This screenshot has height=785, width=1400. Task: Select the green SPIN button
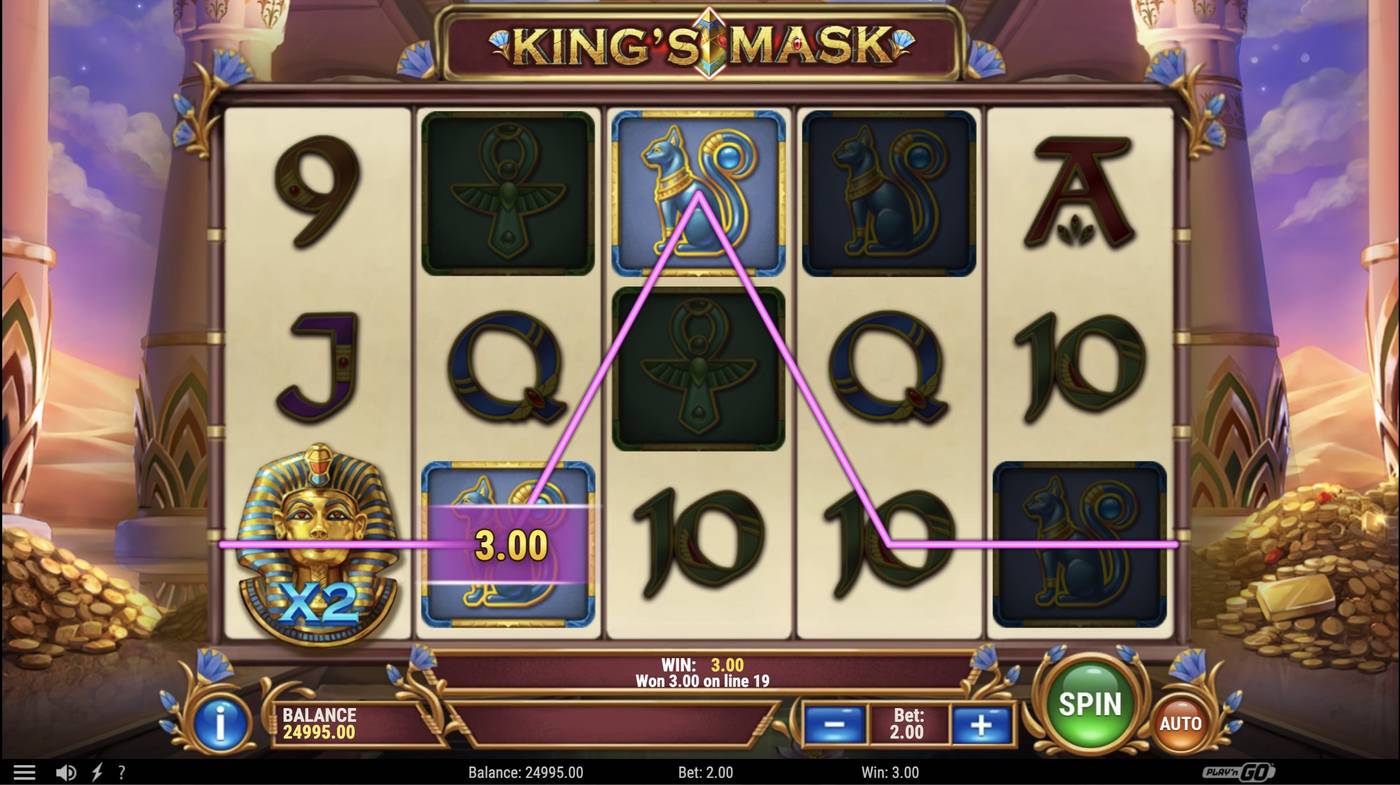1090,703
